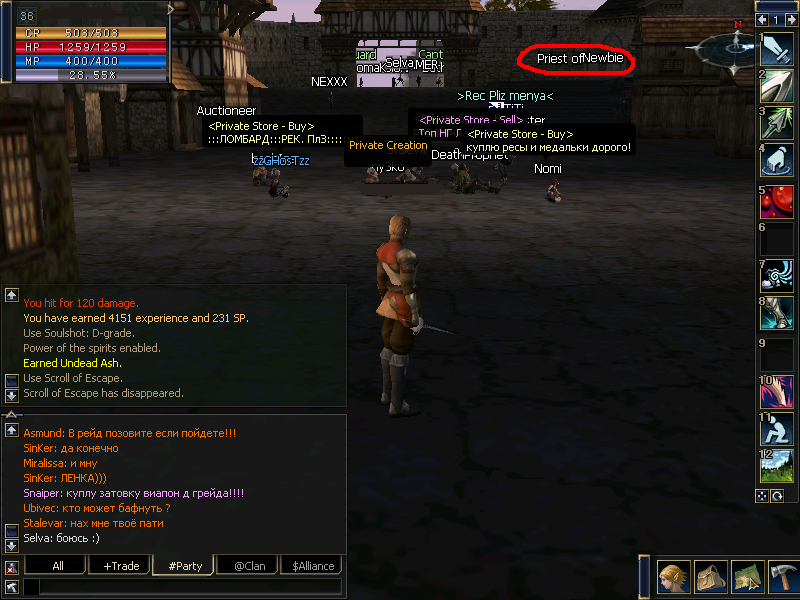Viewport: 800px width, 600px height.
Task: Open the character status menu button
Action: point(673,578)
